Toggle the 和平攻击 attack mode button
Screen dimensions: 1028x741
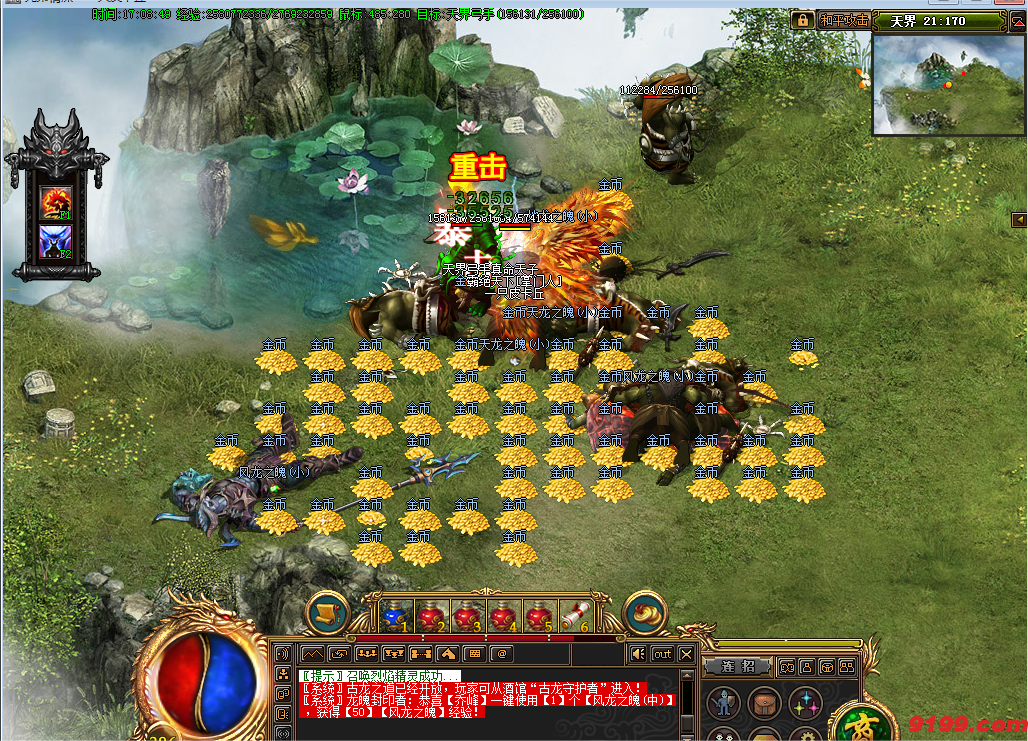[844, 20]
